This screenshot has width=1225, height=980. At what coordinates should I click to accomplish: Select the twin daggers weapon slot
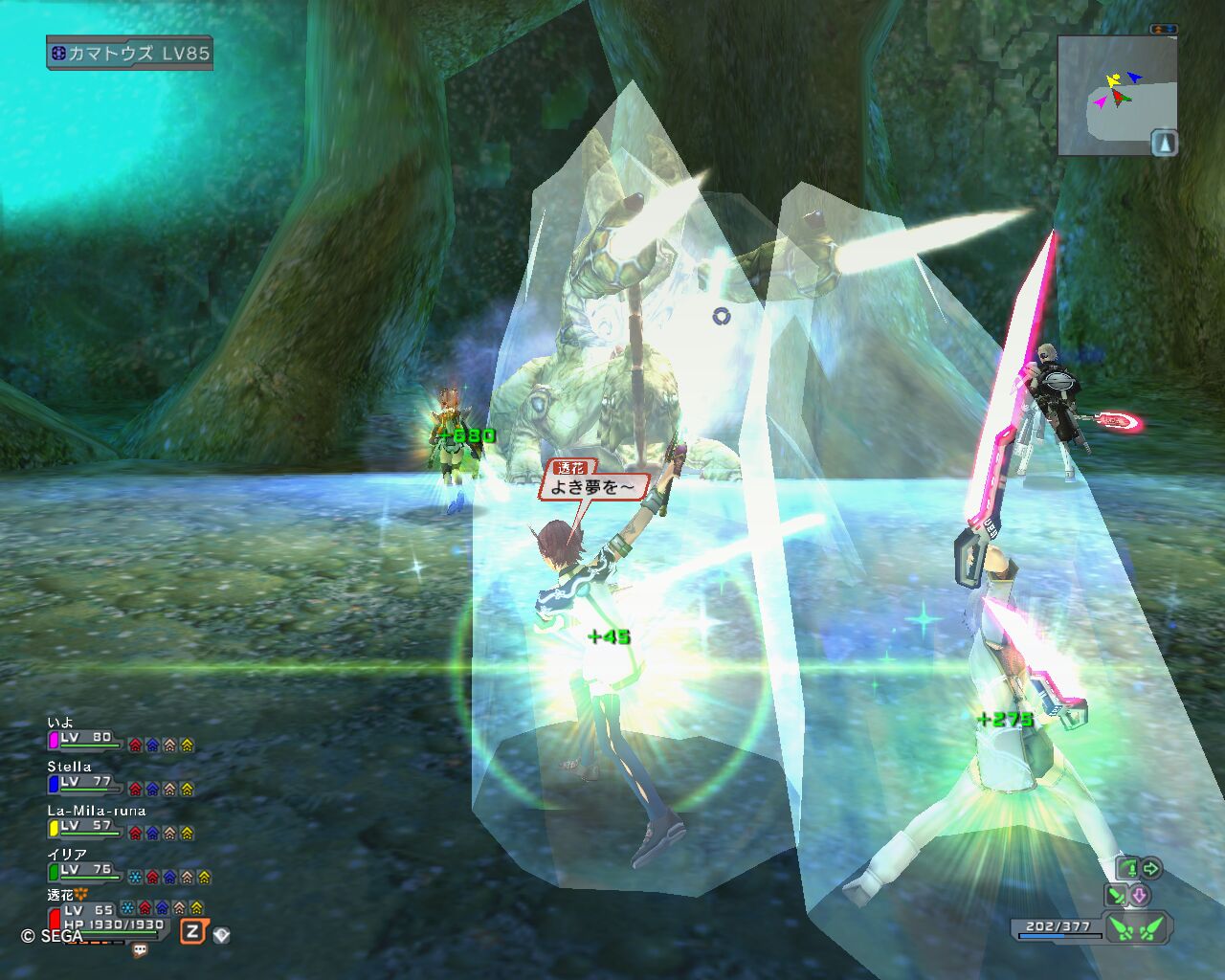pyautogui.click(x=1139, y=926)
